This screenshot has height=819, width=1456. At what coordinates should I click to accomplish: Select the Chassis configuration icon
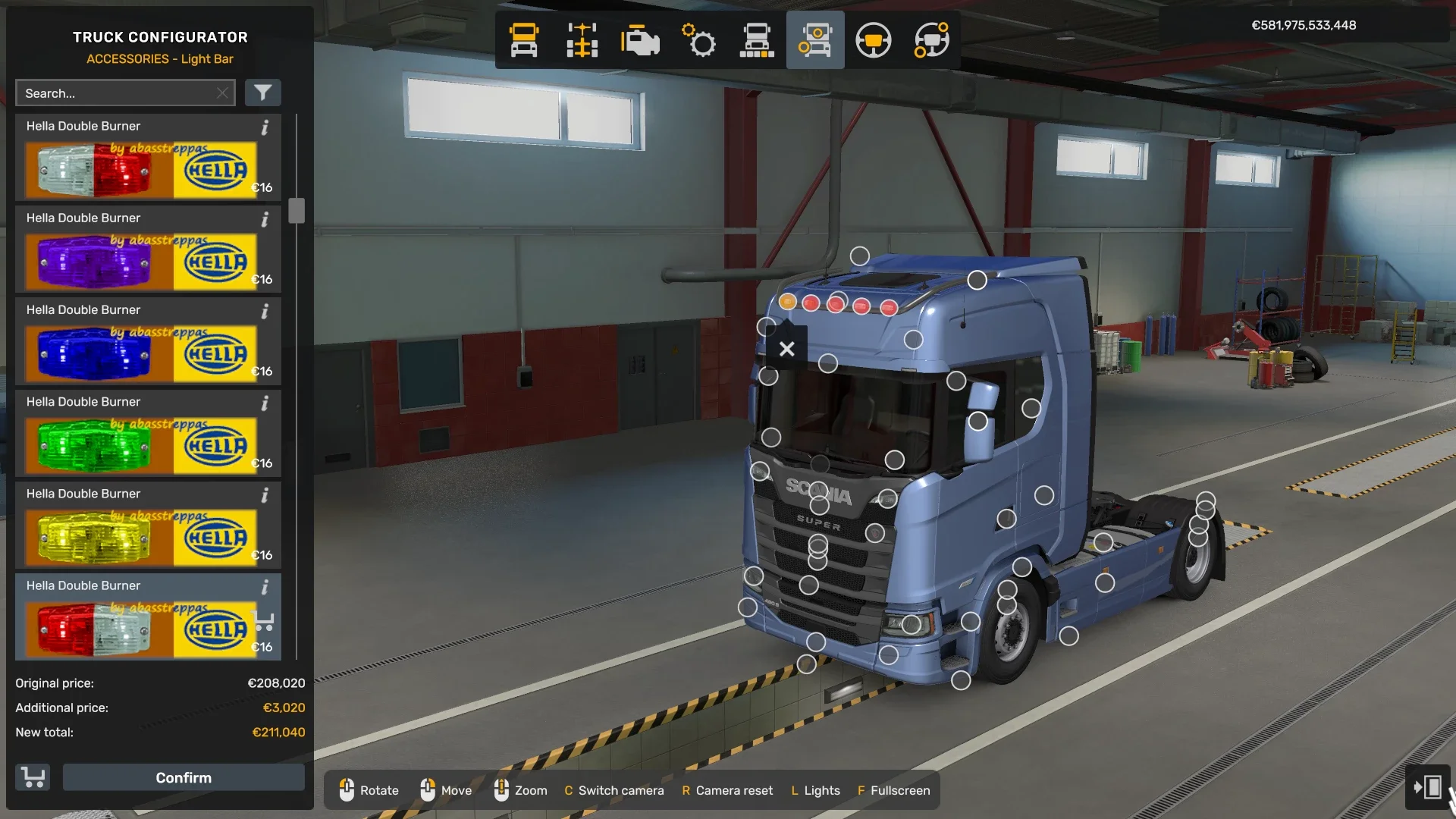coord(582,40)
